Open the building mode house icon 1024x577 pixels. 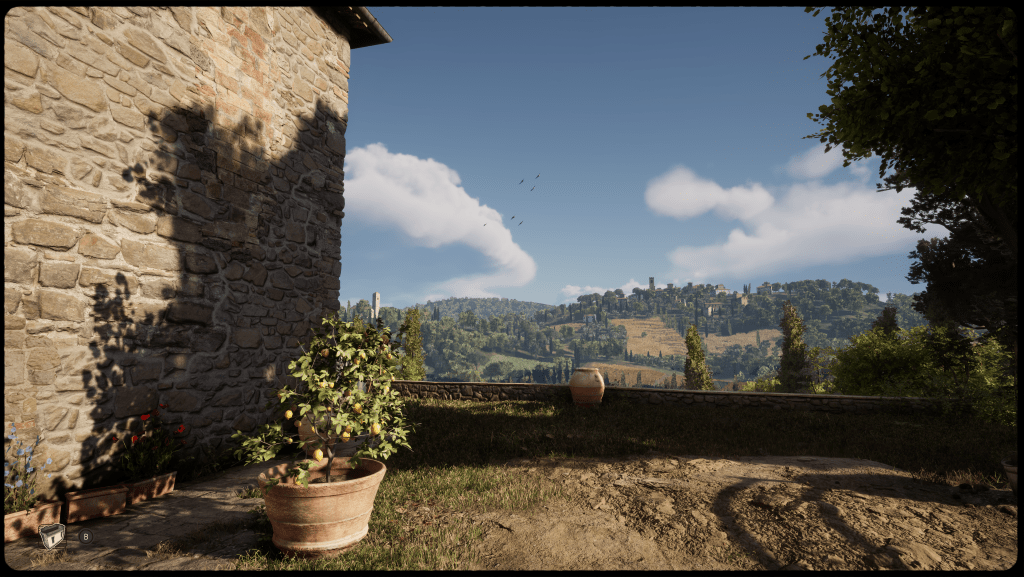click(x=52, y=535)
